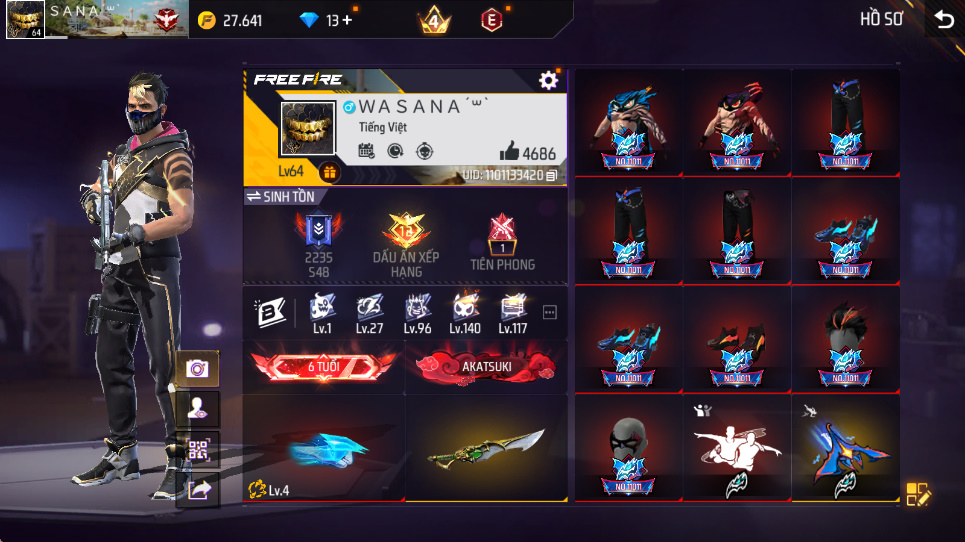Screen dimensions: 965x542
Task: Copy the player UID
Action: coord(551,175)
